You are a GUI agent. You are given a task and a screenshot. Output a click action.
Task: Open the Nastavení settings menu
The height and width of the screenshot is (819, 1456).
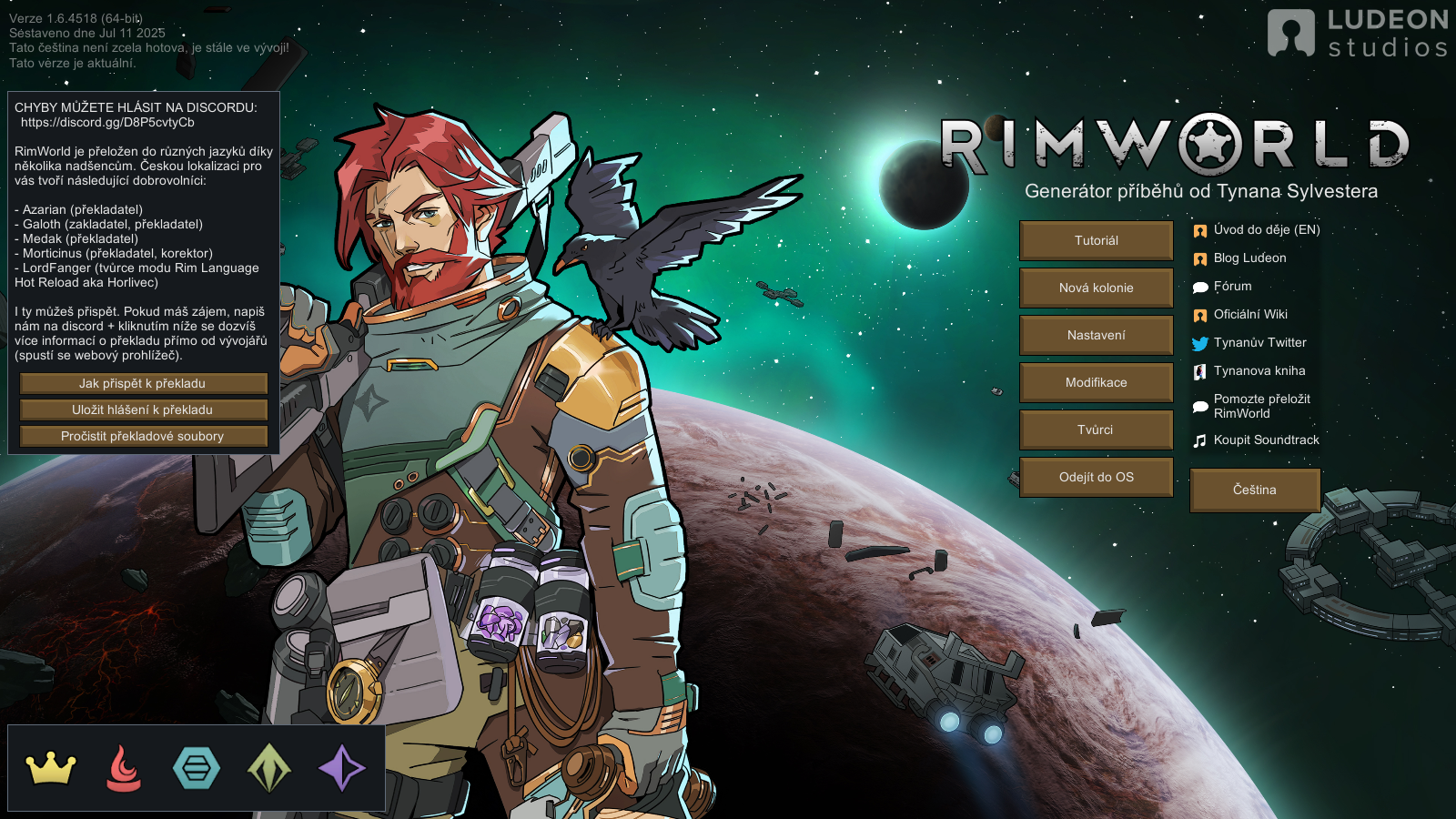1096,335
